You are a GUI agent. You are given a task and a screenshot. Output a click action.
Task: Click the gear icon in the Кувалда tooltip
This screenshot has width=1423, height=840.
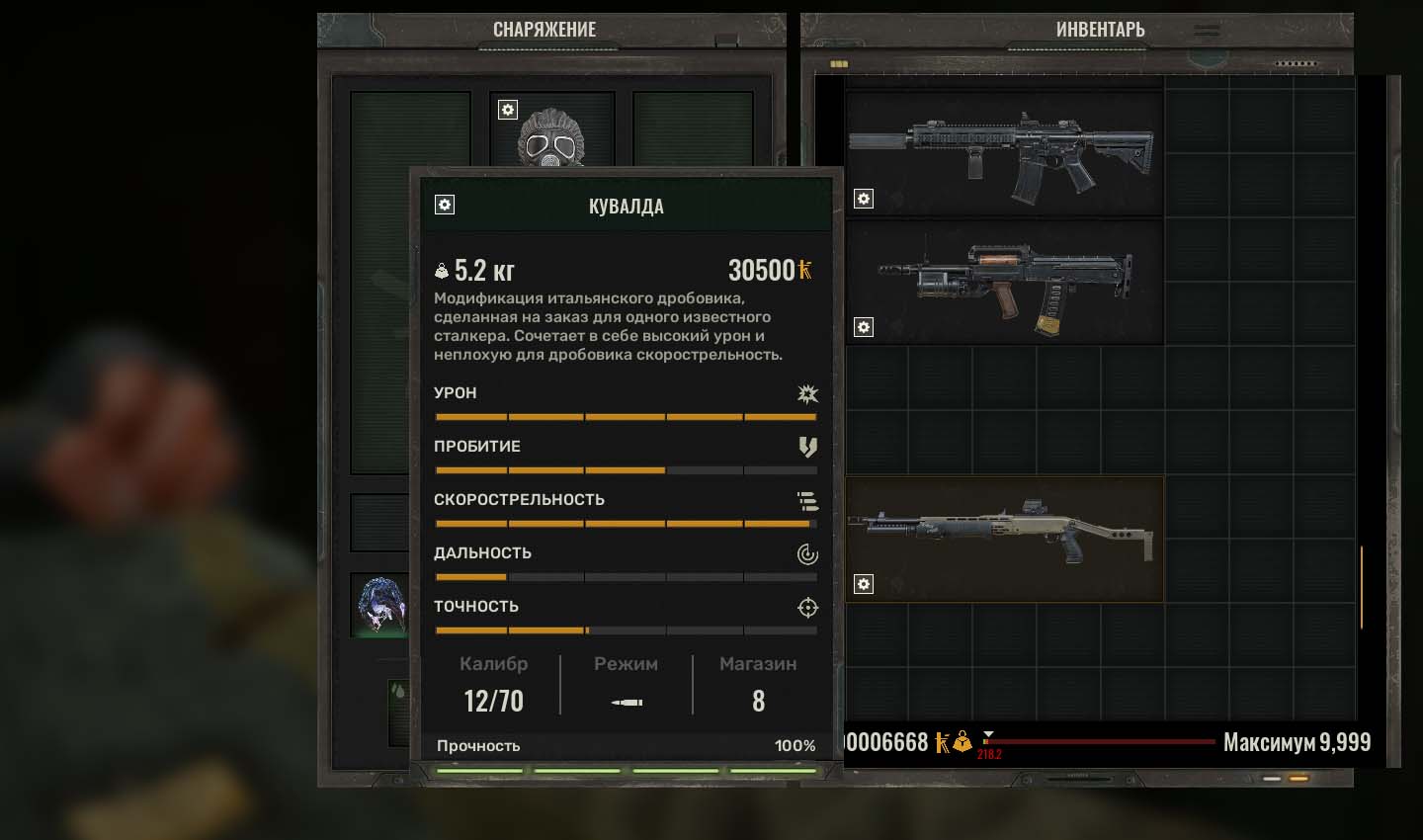click(x=445, y=205)
